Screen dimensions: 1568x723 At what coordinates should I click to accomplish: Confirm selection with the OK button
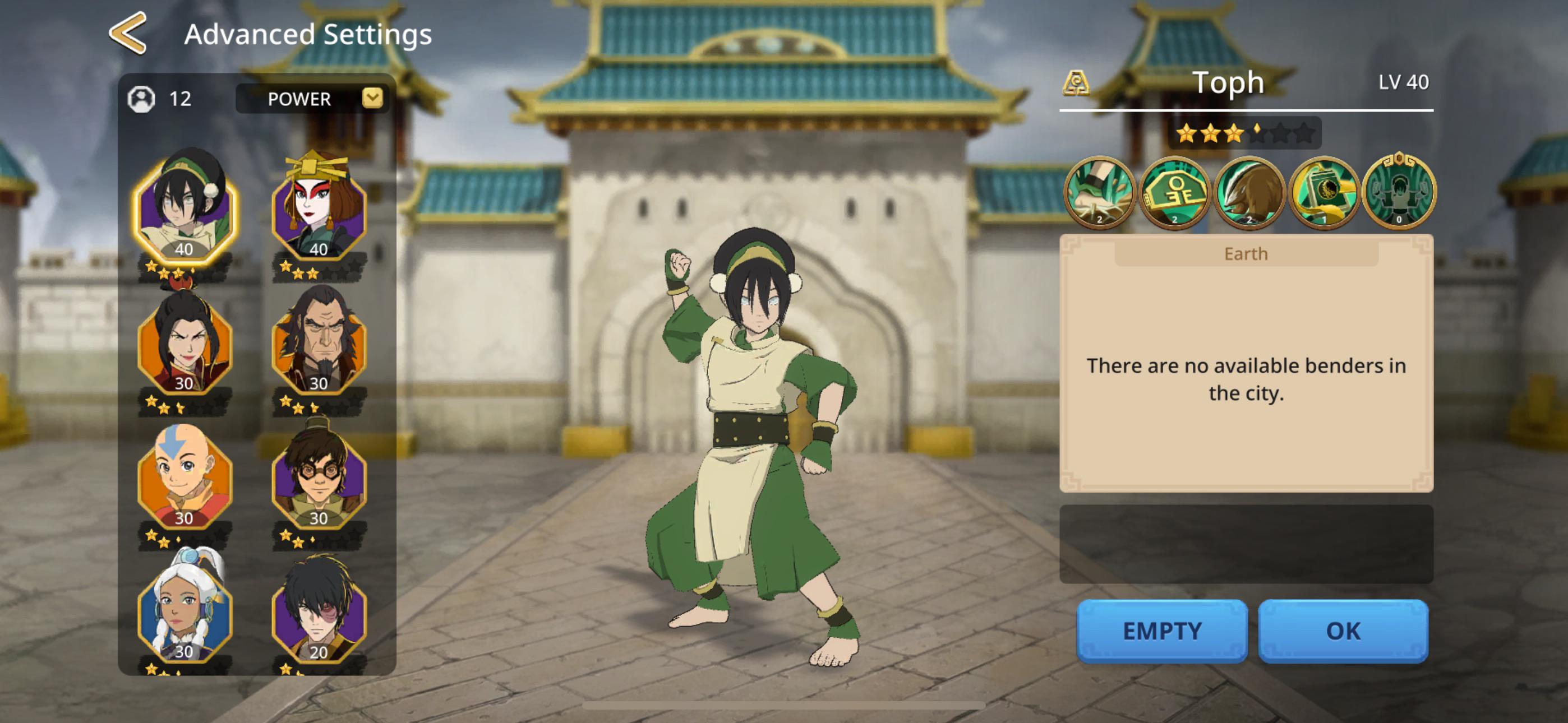coord(1343,631)
